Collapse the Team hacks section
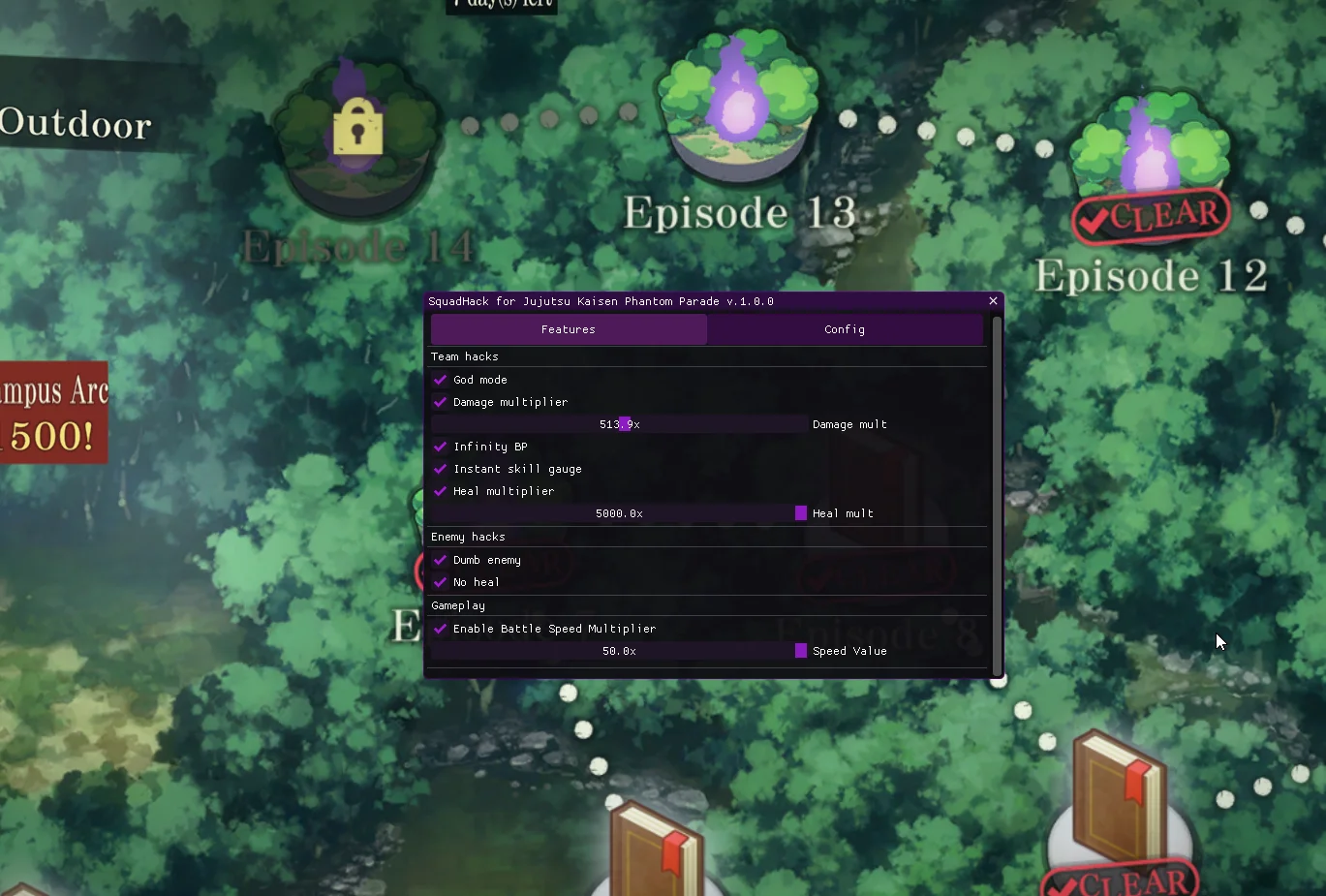The width and height of the screenshot is (1326, 896). pos(465,356)
